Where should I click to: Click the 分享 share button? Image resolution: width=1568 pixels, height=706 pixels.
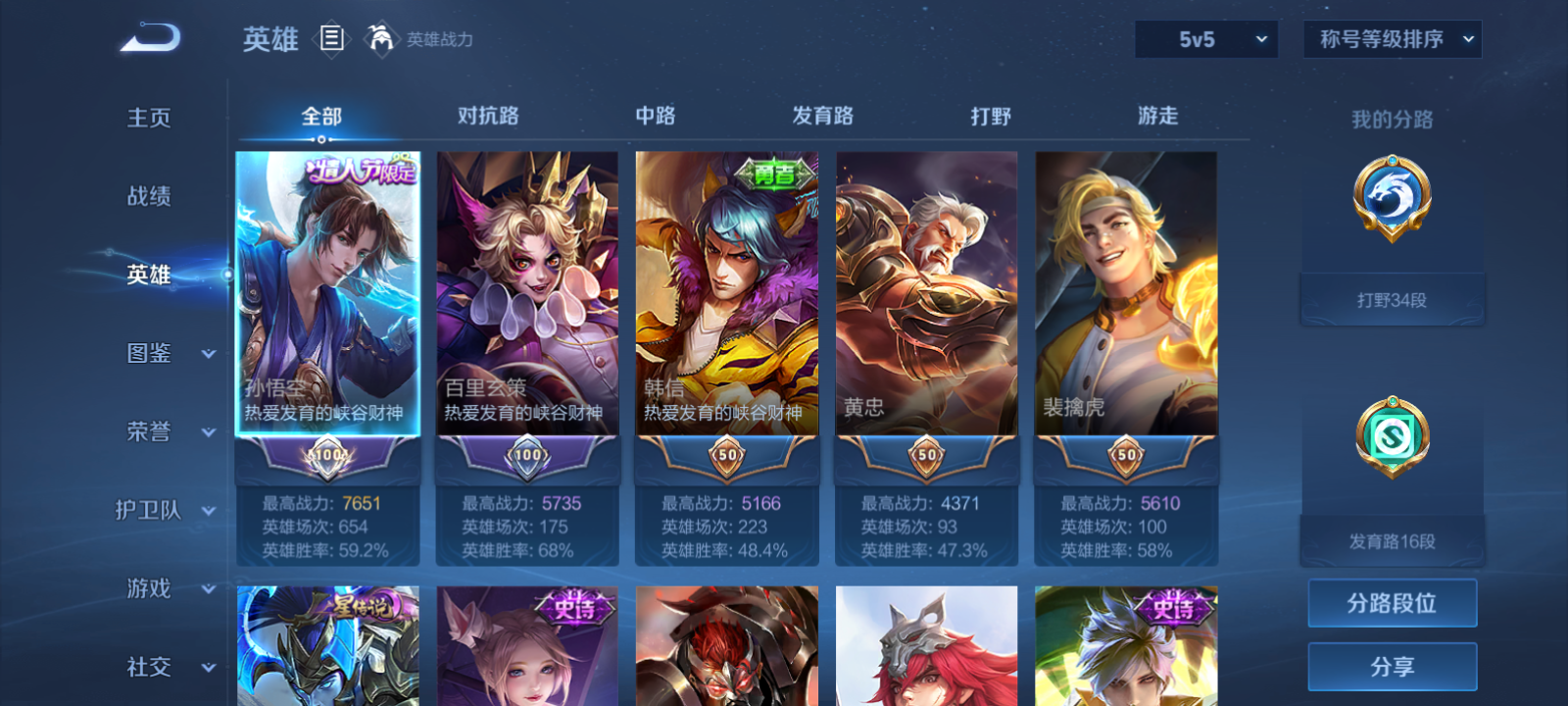coord(1392,665)
